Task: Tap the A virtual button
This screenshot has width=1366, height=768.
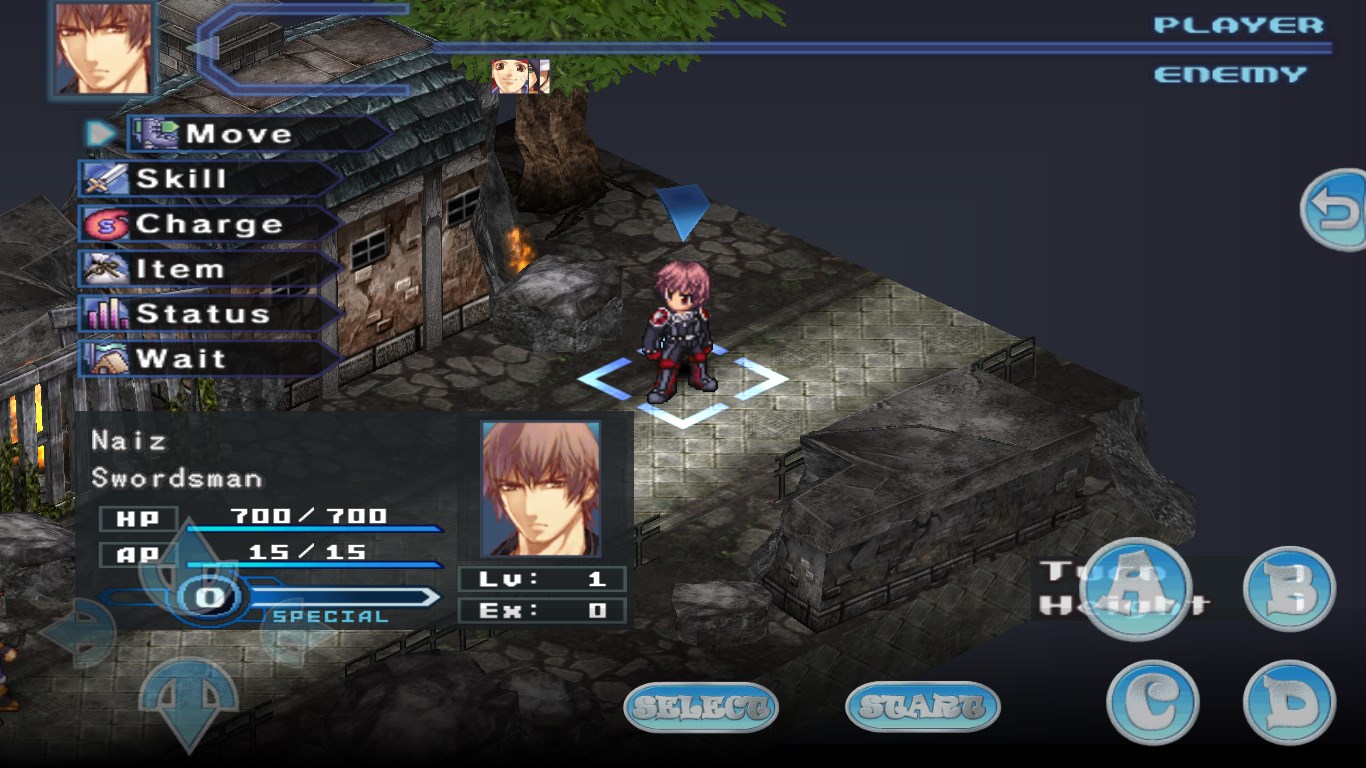Action: point(1137,589)
